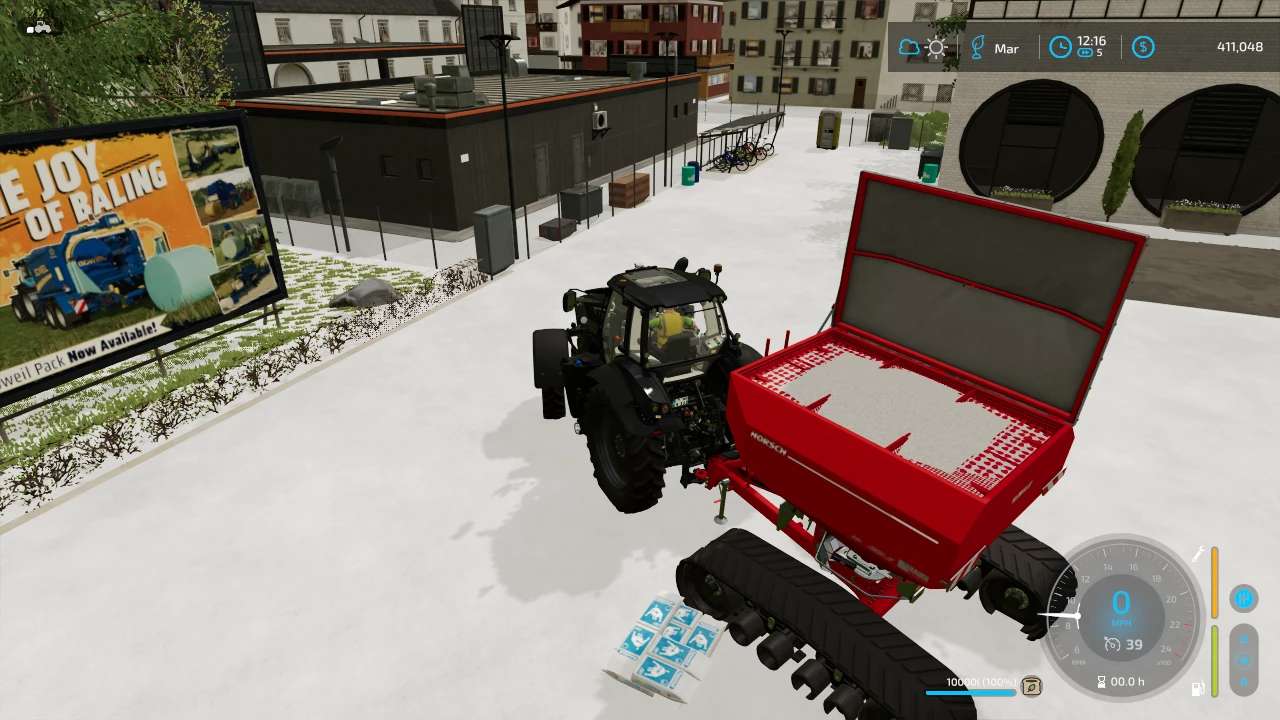Open the season calendar leaf icon
The width and height of the screenshot is (1280, 720).
click(x=978, y=47)
